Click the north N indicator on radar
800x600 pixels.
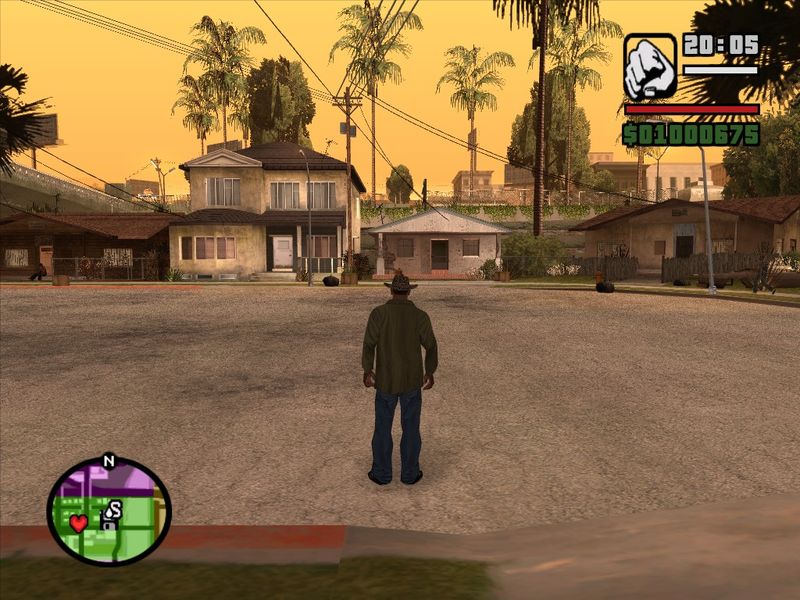coord(109,461)
